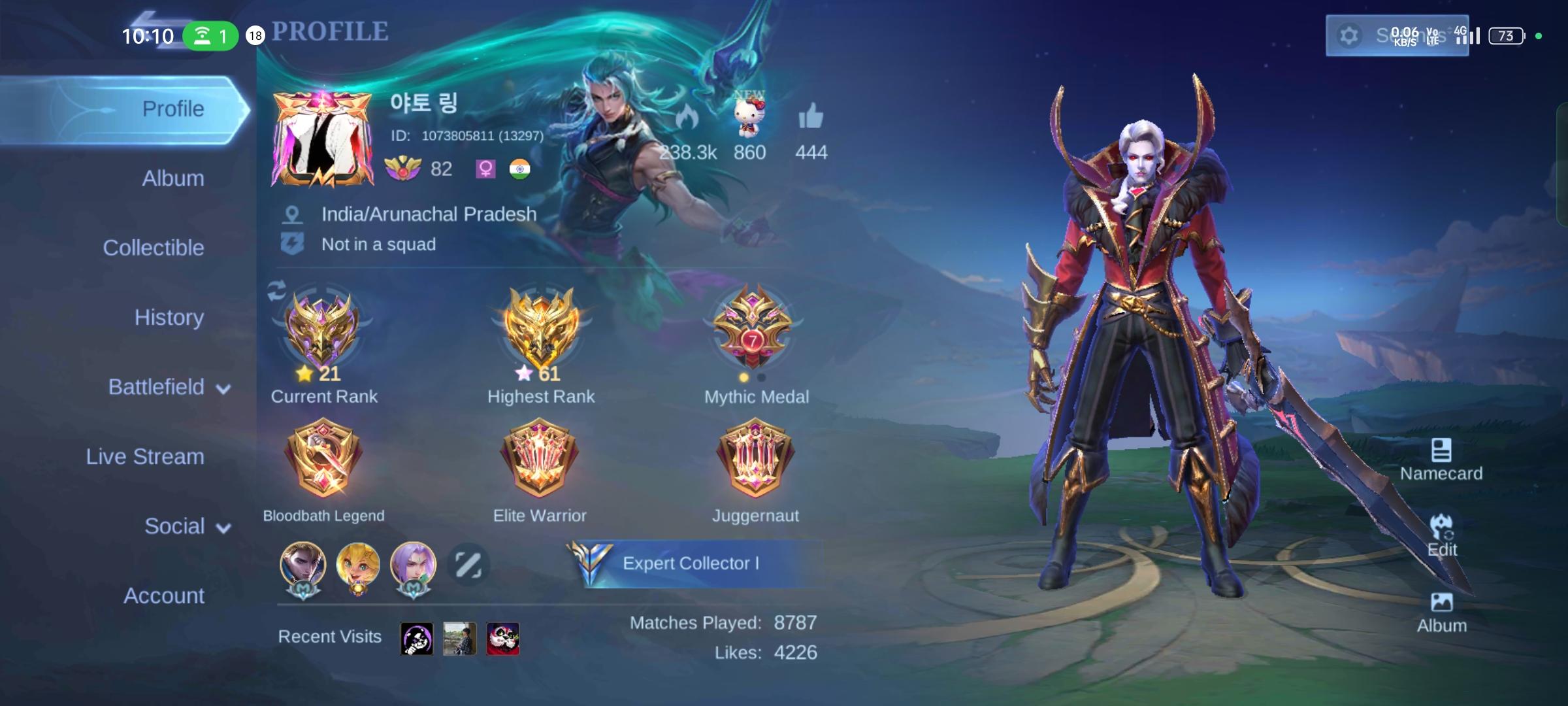
Task: Expand the Social section chevron
Action: 222,526
